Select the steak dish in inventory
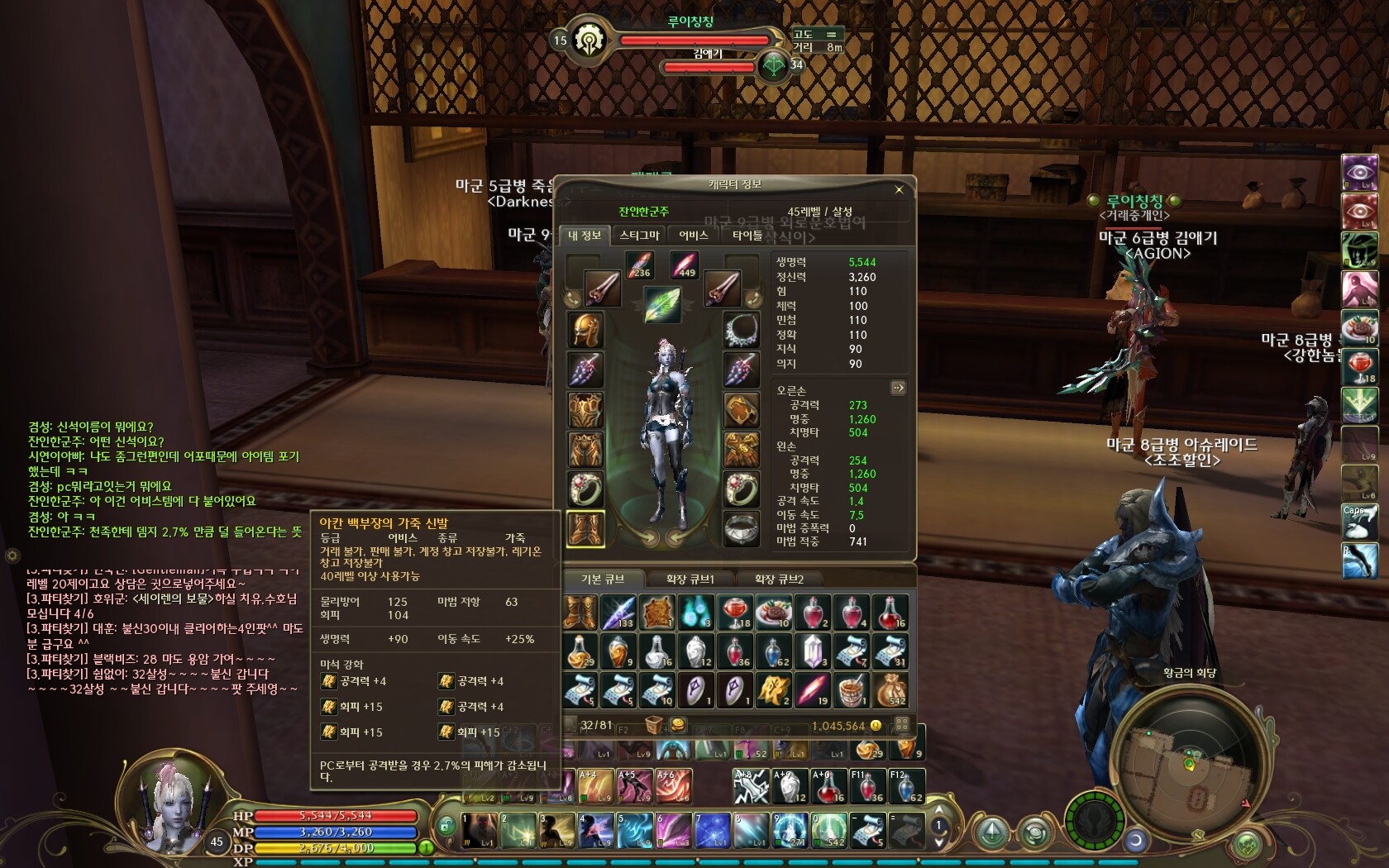Screen dimensions: 1389x868 [x=773, y=613]
